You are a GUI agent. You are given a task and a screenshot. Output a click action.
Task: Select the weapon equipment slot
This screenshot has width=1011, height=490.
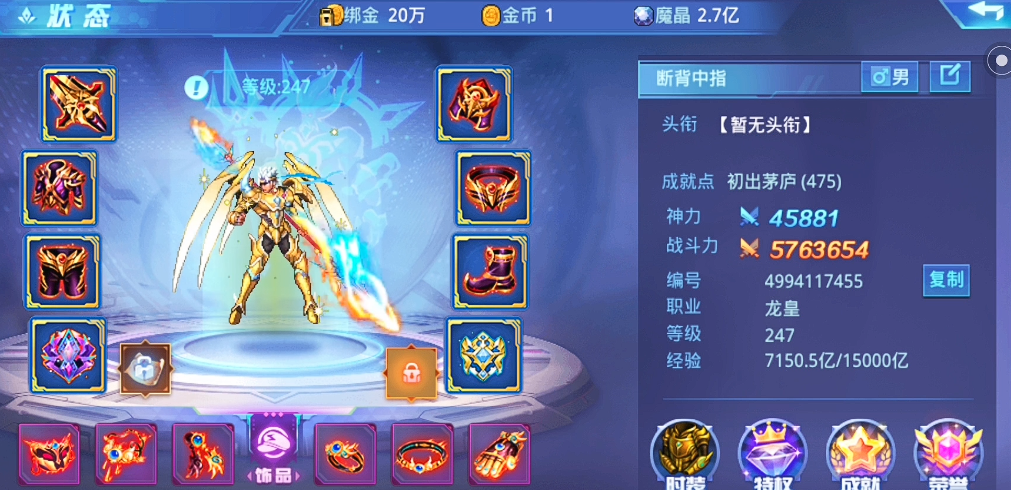pos(78,105)
